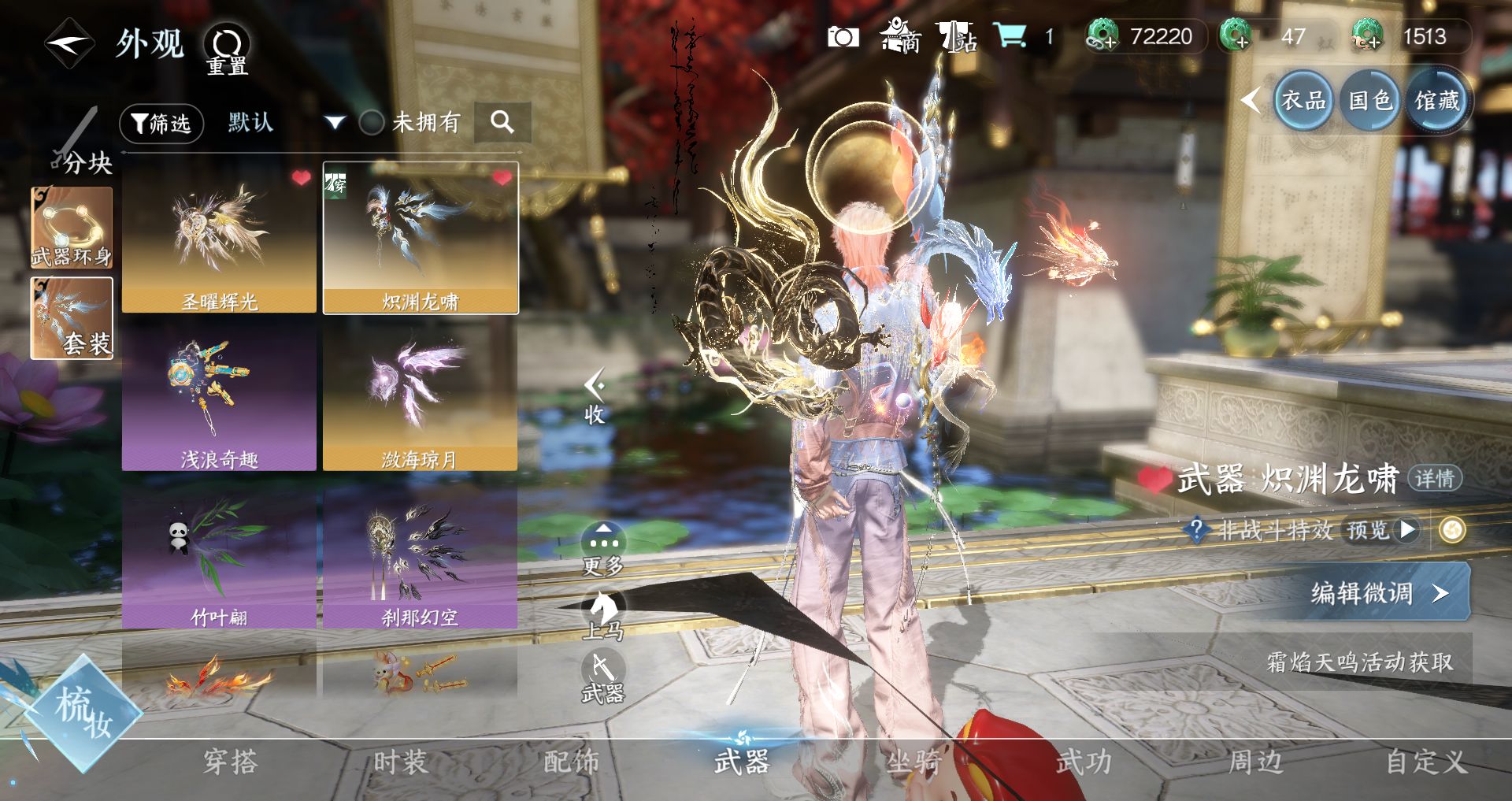Expand the 默认 sort dropdown

[335, 122]
